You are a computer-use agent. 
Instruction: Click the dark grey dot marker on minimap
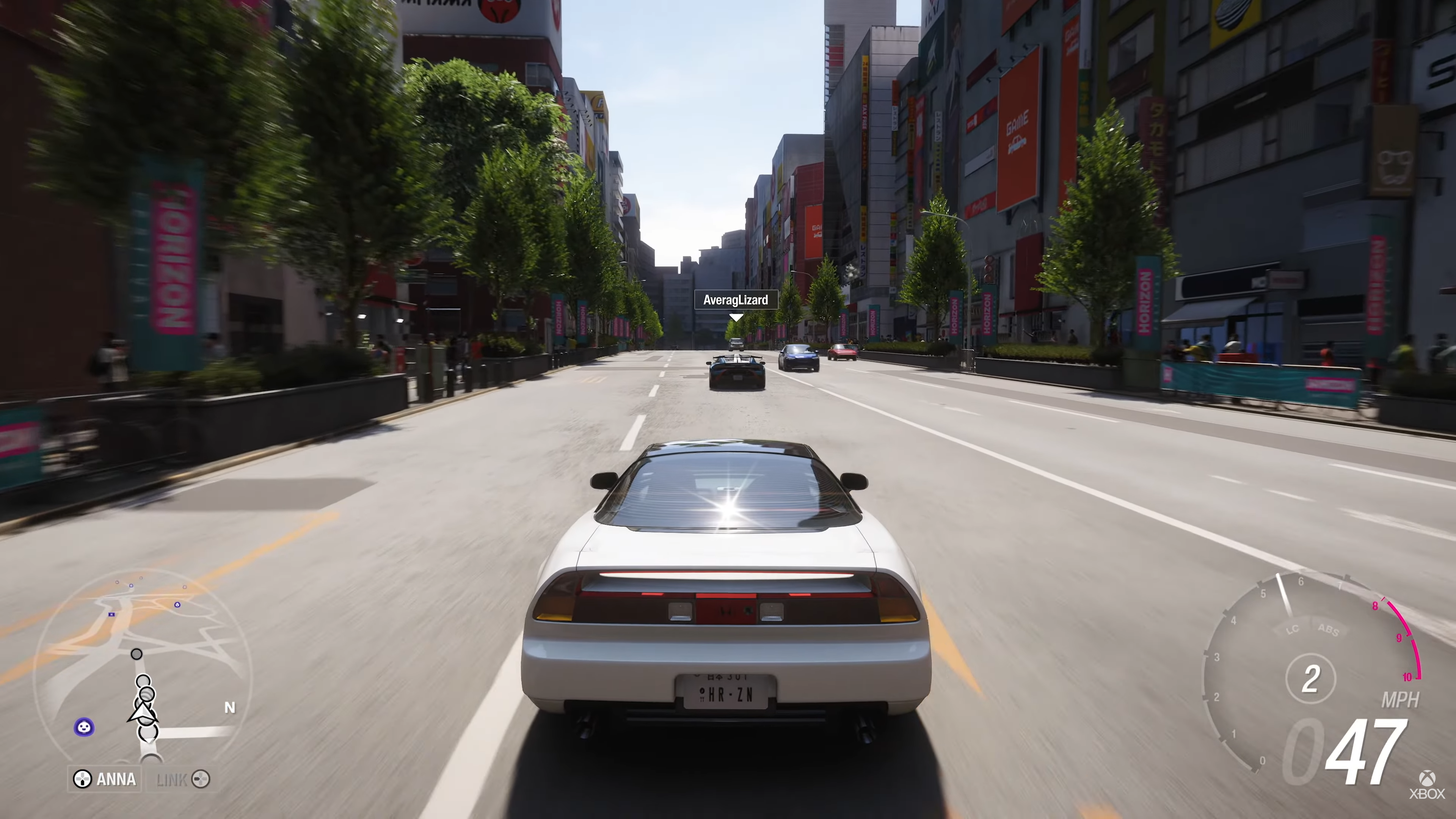coord(136,654)
